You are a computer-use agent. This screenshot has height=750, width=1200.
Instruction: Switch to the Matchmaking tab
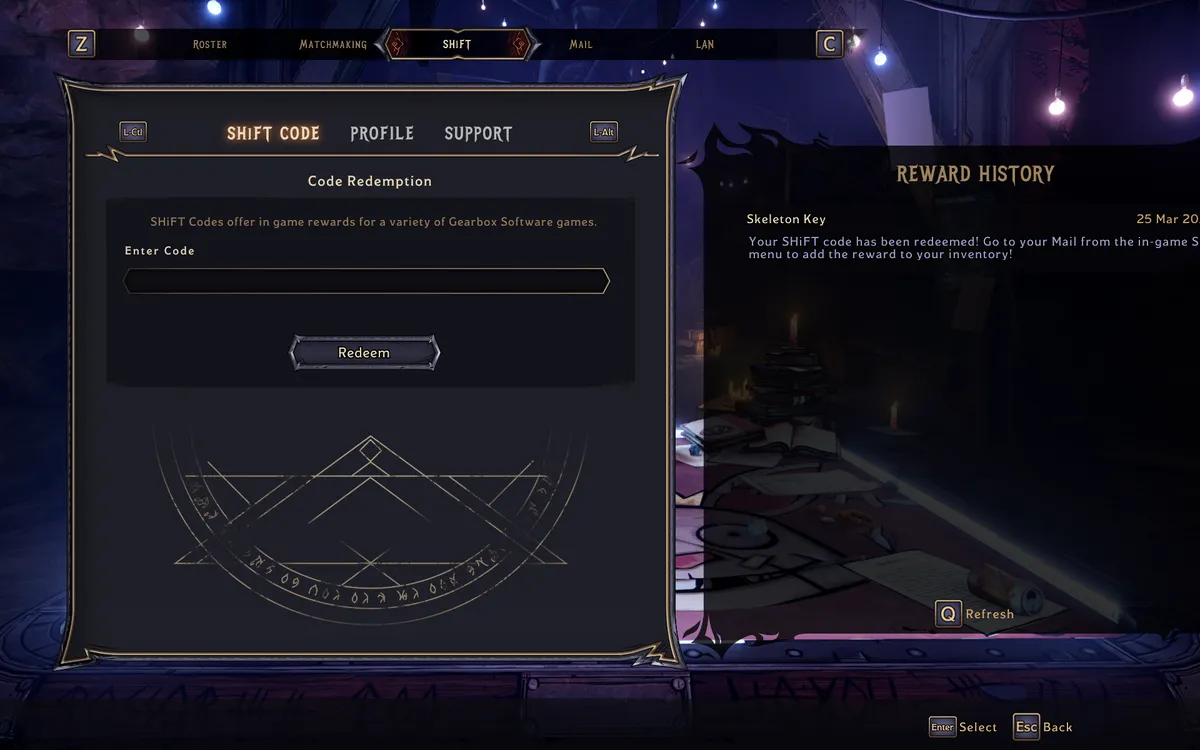pyautogui.click(x=332, y=45)
